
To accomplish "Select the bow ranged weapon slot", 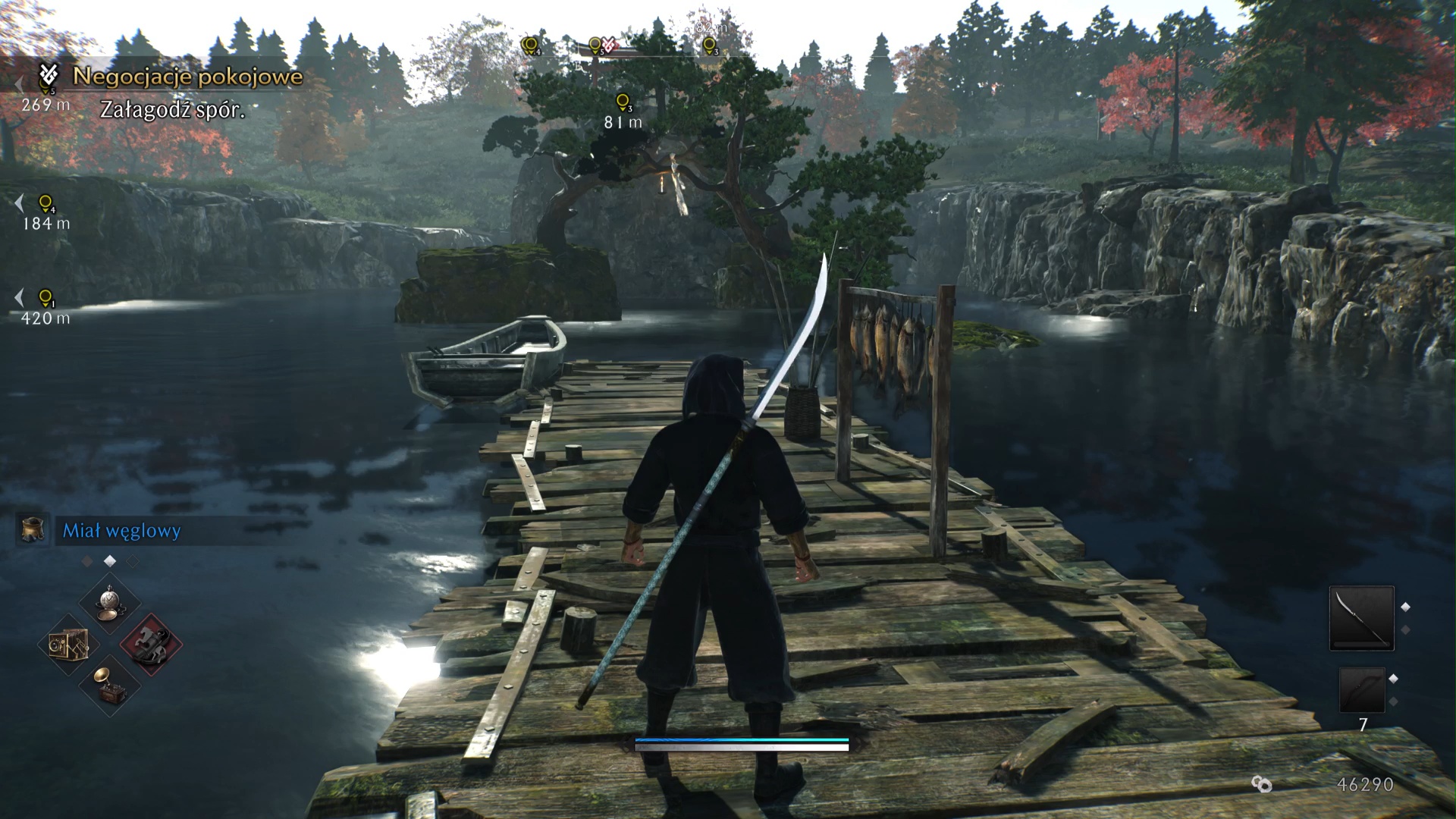I will [x=1361, y=689].
